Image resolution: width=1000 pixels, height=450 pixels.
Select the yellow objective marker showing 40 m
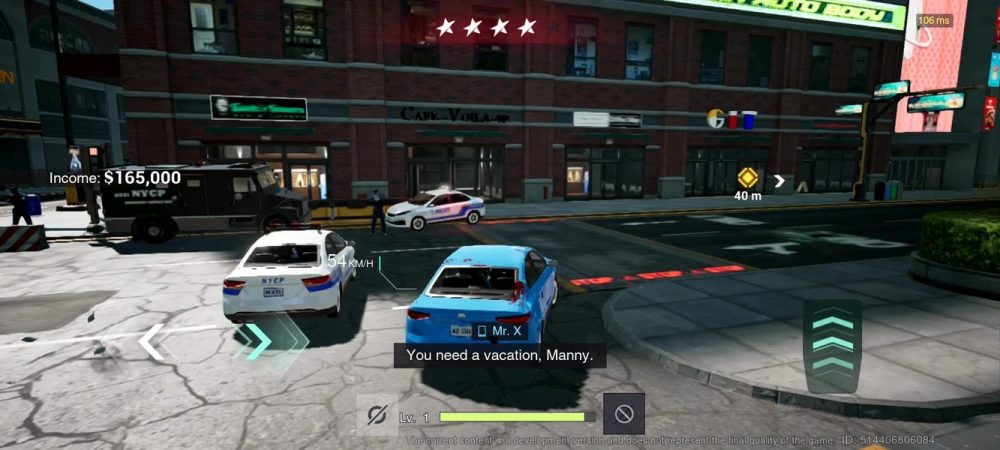tap(747, 178)
